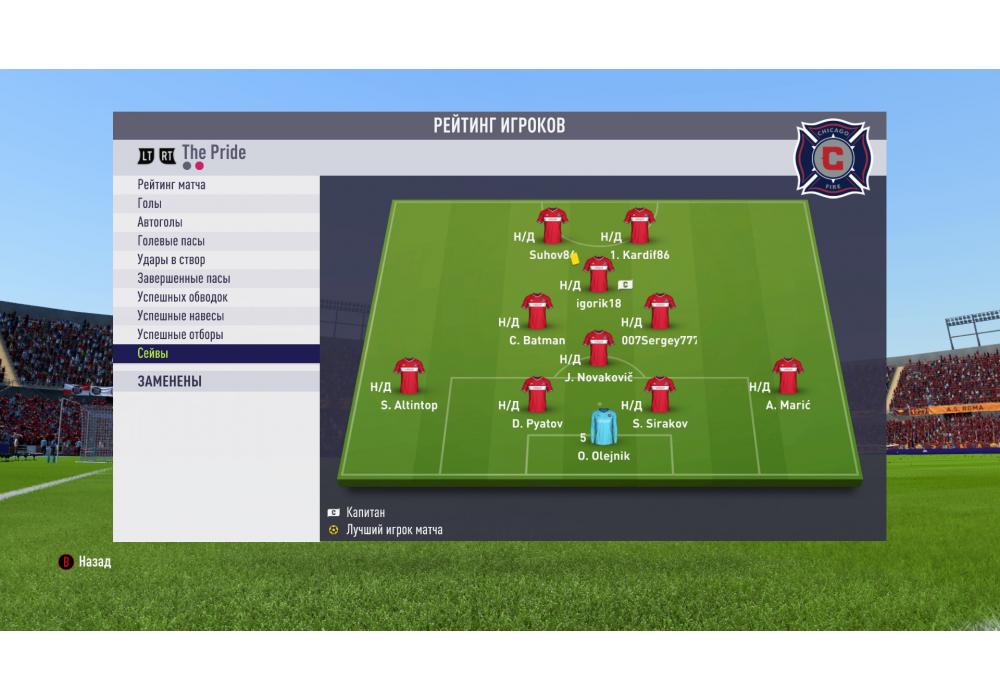Choose captain igorik18's shirt

pos(598,274)
